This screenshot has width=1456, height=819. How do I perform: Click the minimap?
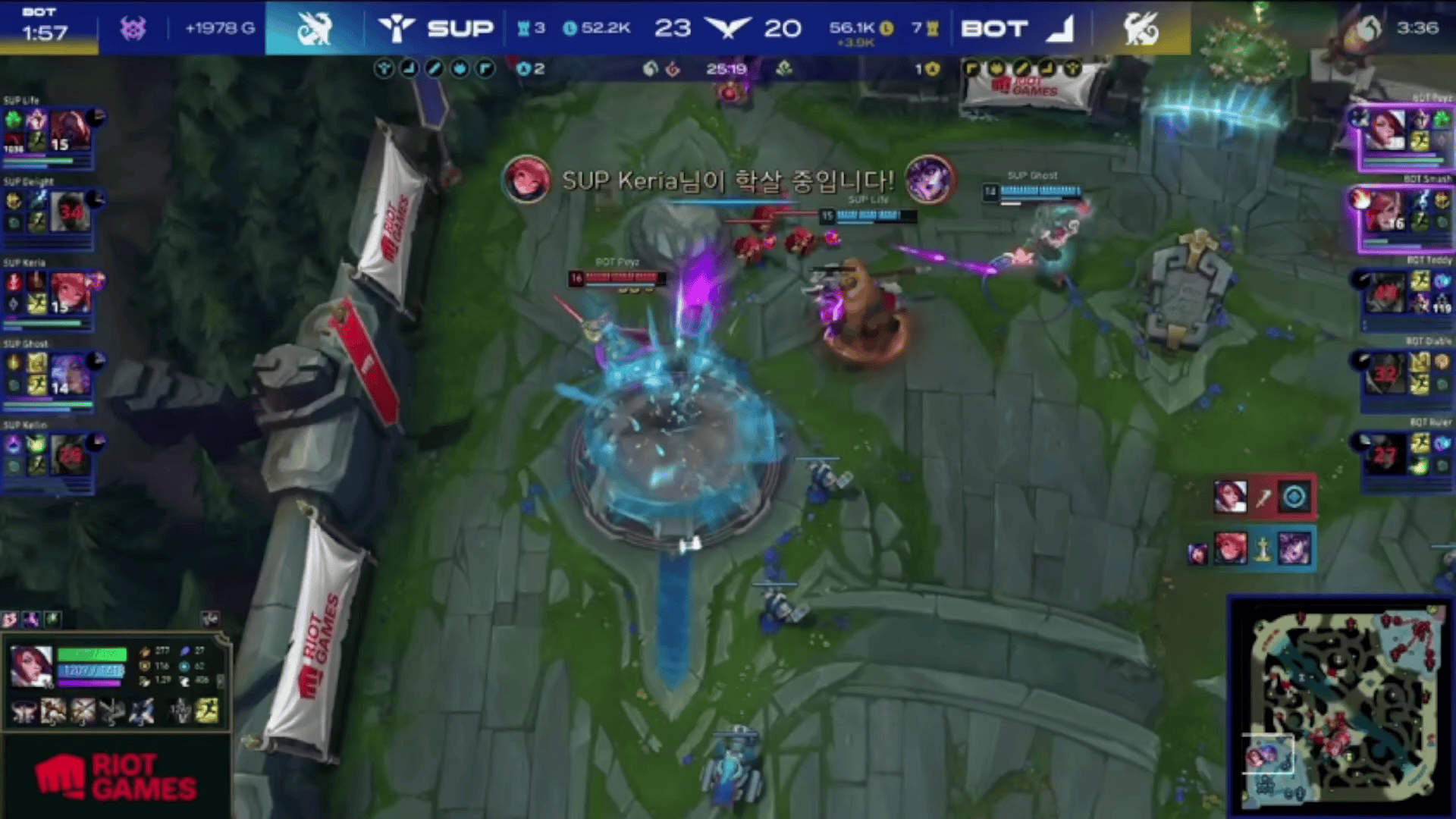(x=1341, y=707)
